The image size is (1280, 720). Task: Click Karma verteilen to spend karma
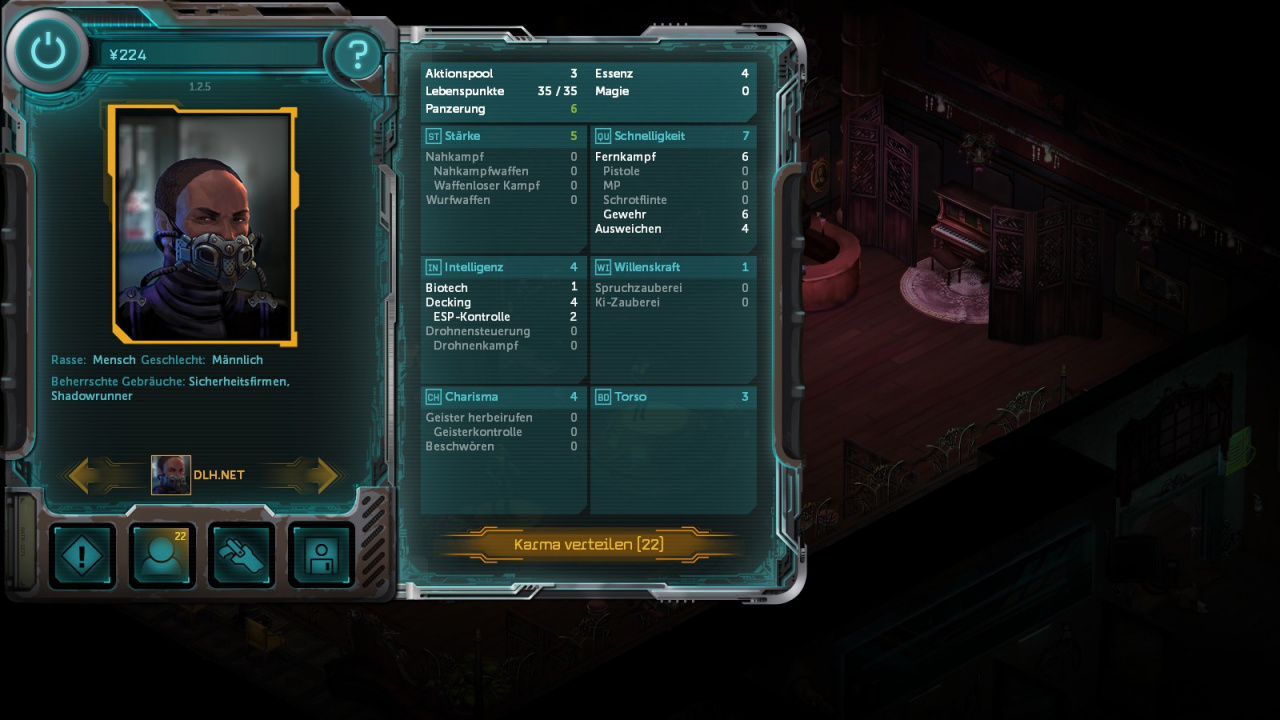(588, 545)
